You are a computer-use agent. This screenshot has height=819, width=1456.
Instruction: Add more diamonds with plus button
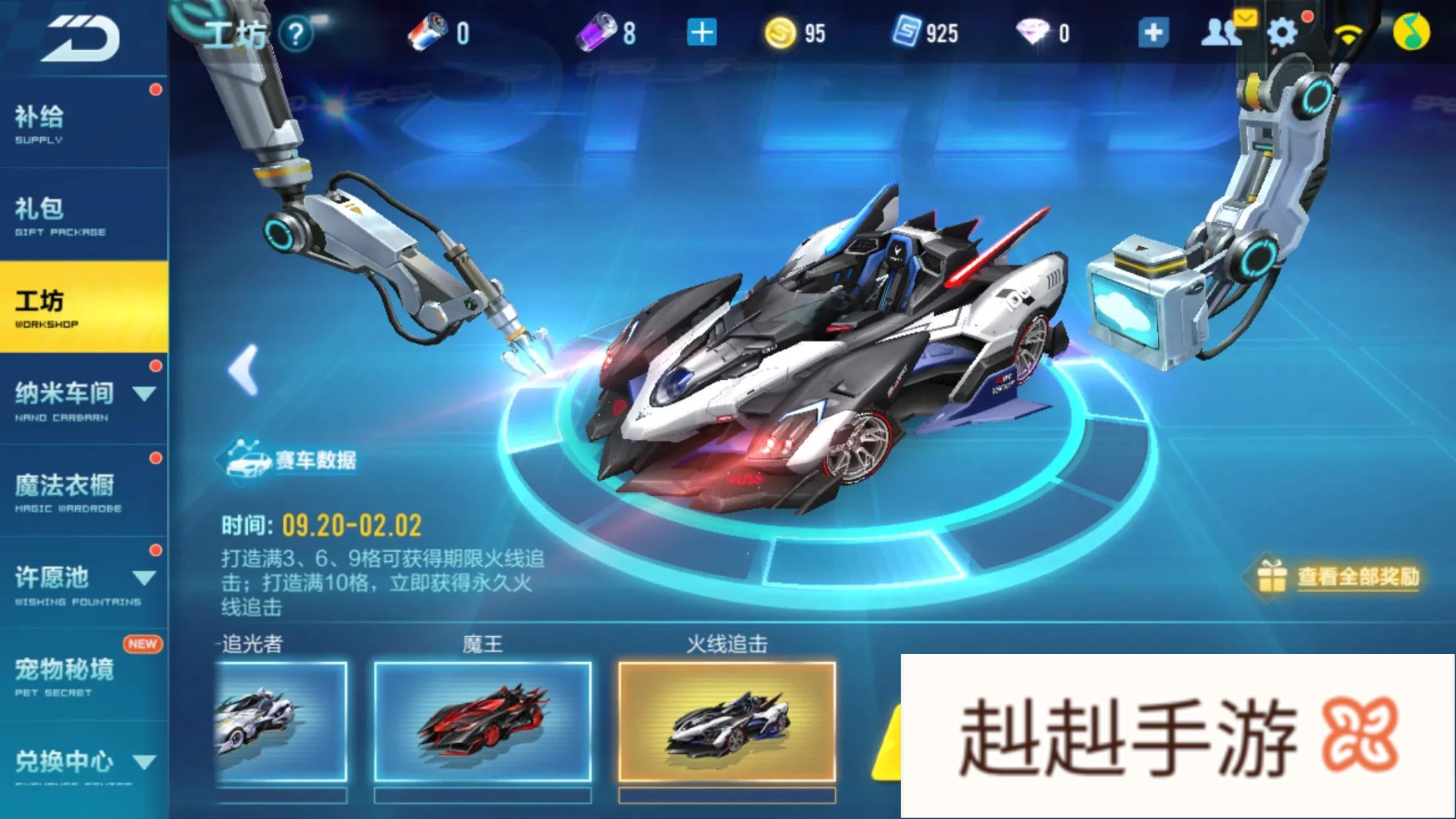(1153, 32)
